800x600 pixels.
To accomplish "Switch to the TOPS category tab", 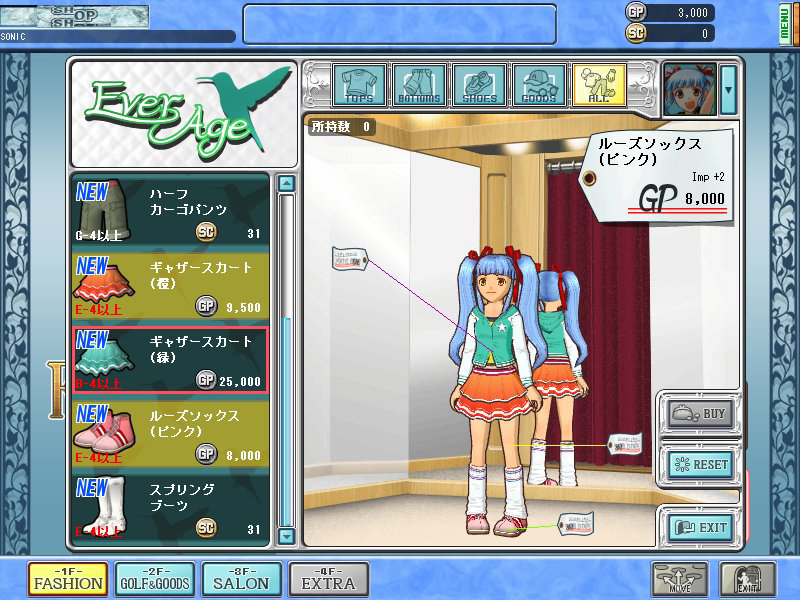I will pos(359,86).
